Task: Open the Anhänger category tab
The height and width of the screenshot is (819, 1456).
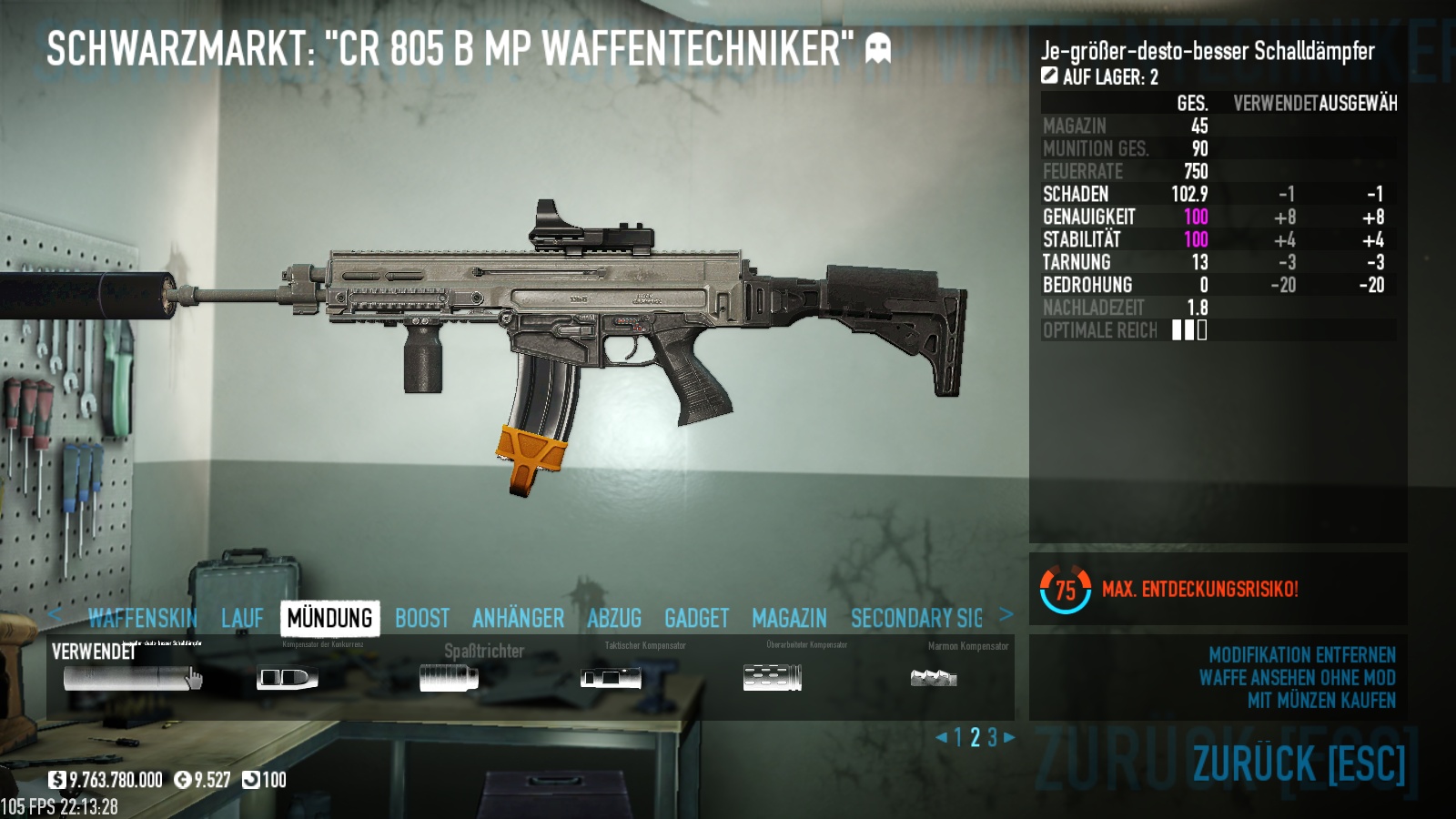Action: pyautogui.click(x=518, y=619)
